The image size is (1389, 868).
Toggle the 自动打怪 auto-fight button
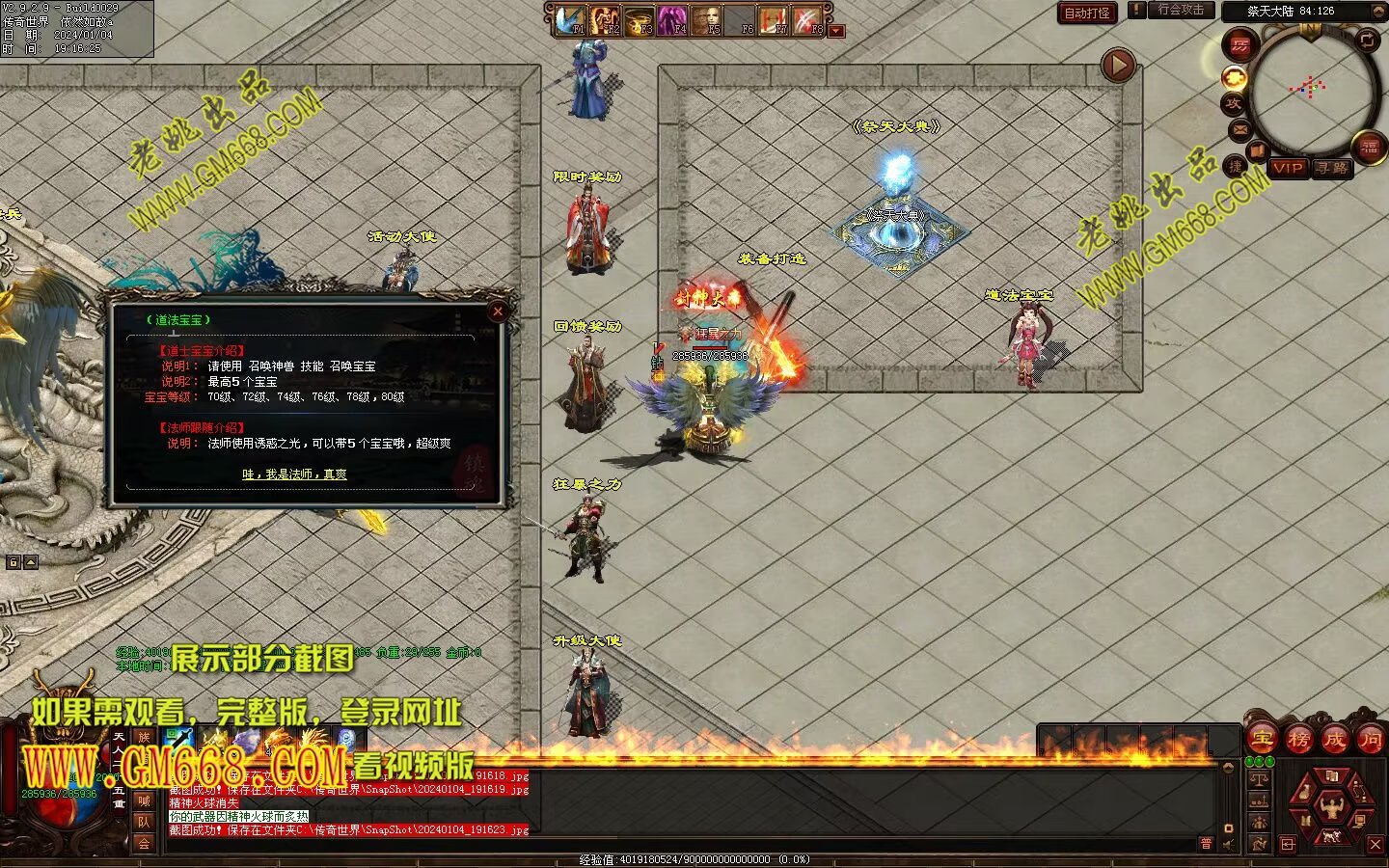[x=1087, y=13]
